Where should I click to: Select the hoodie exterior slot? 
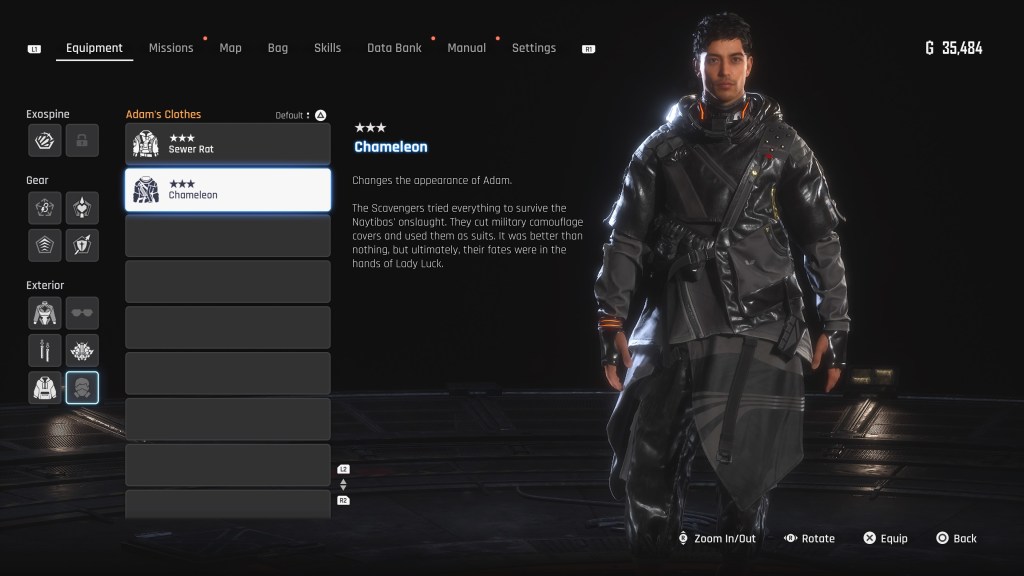point(44,387)
